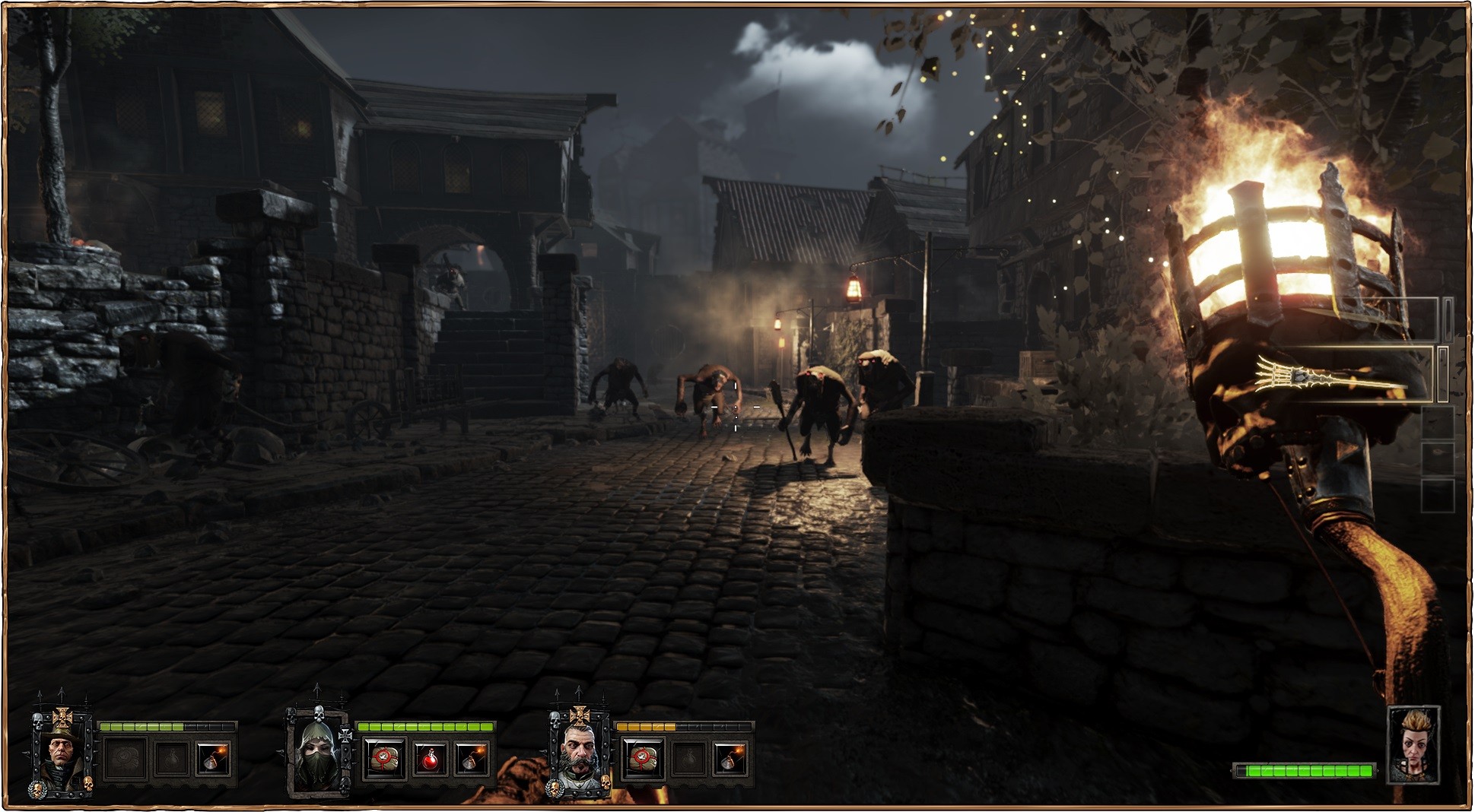Select the witch hunter's bomb slot
This screenshot has width=1475, height=812.
pos(212,759)
